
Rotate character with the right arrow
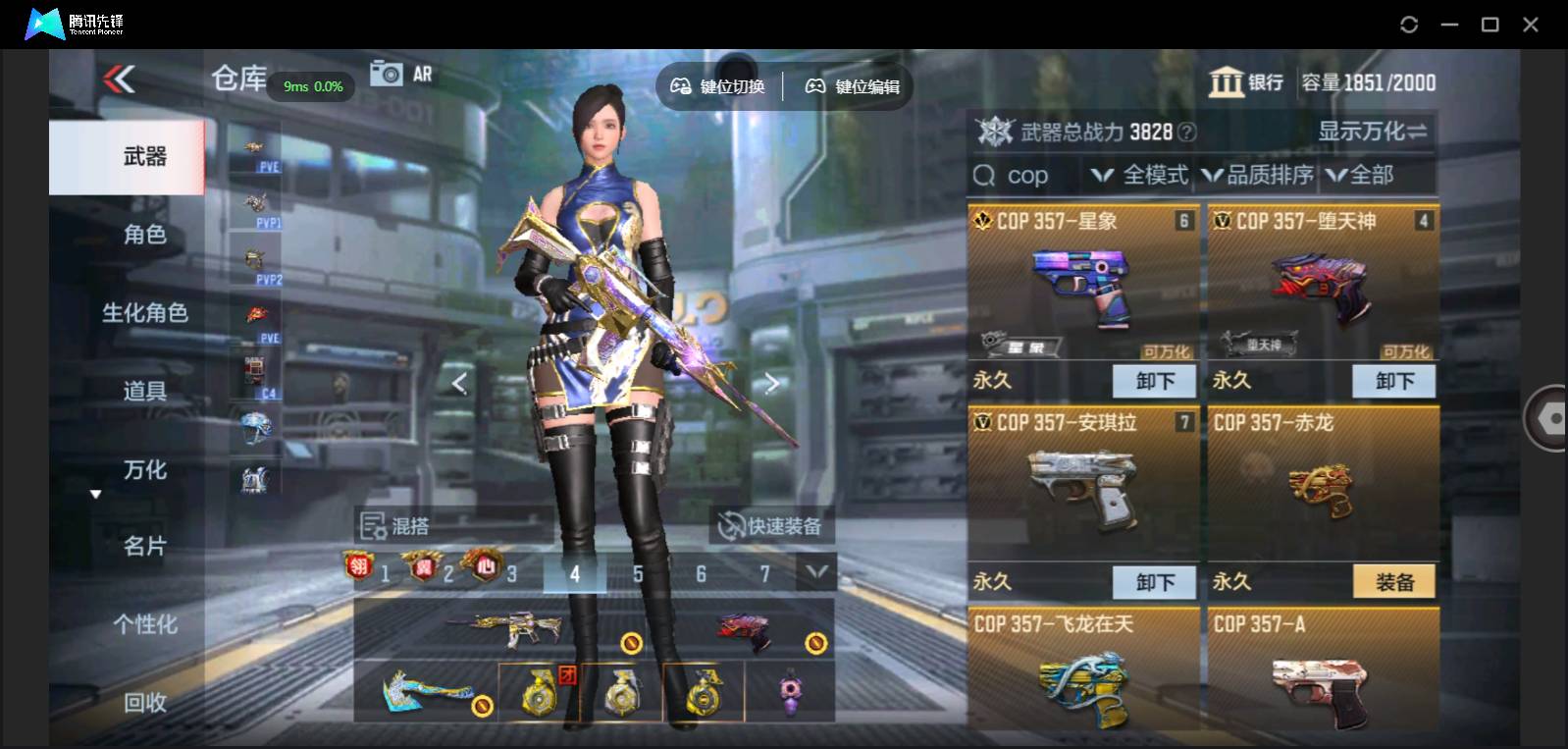tap(772, 383)
